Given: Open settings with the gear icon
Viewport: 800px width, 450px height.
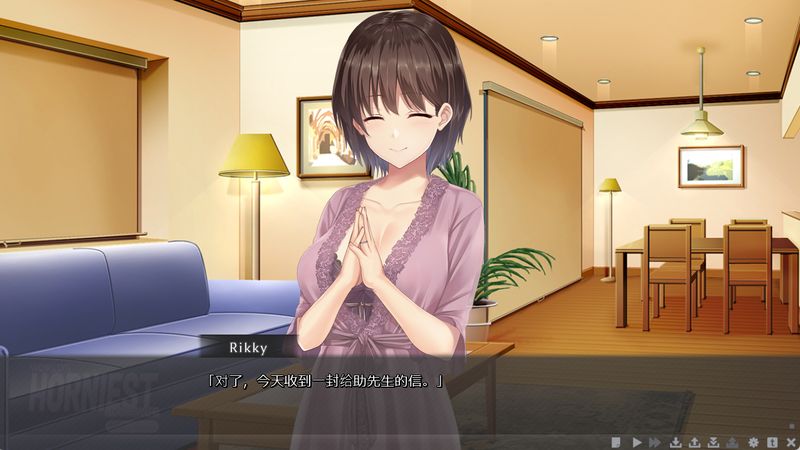Looking at the screenshot, I should coord(753,441).
